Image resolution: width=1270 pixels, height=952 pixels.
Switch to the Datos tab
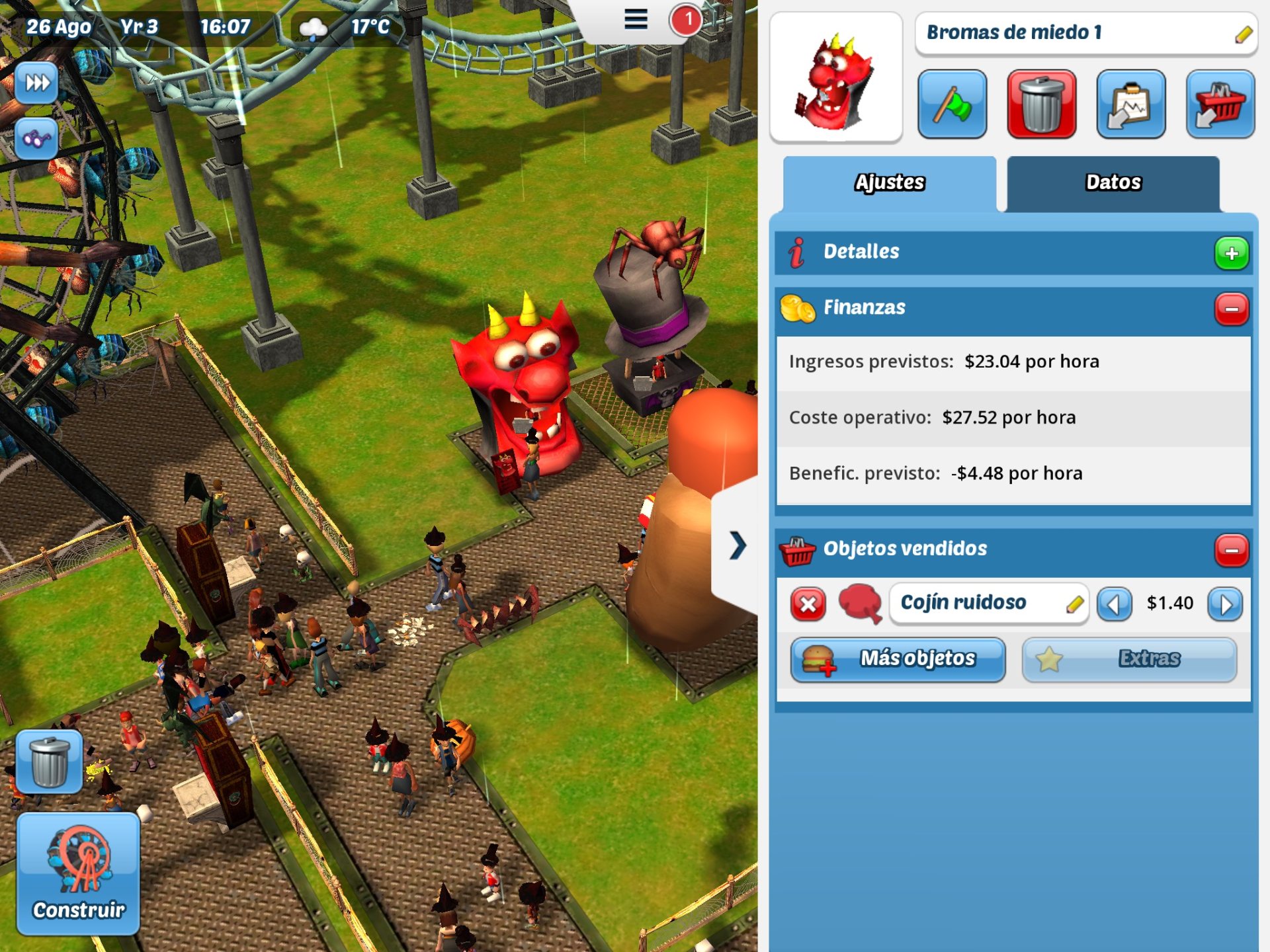(1113, 182)
